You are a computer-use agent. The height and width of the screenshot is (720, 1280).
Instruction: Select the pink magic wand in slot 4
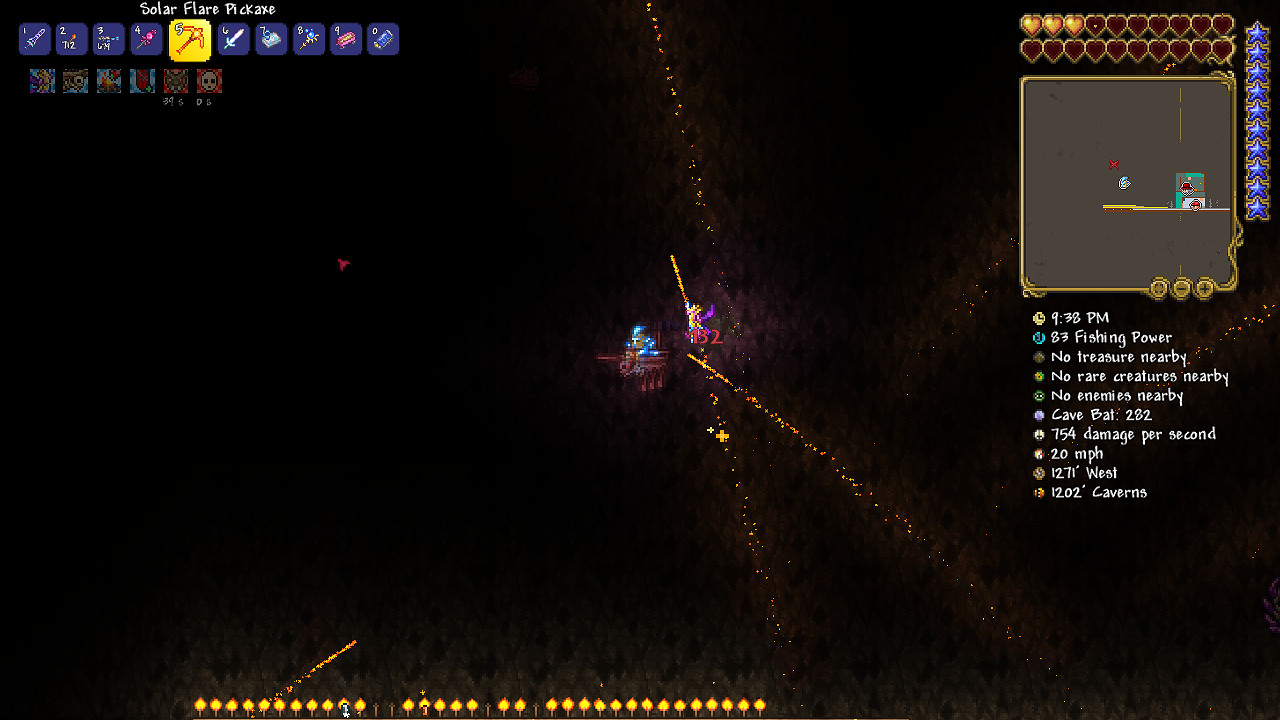click(x=145, y=39)
